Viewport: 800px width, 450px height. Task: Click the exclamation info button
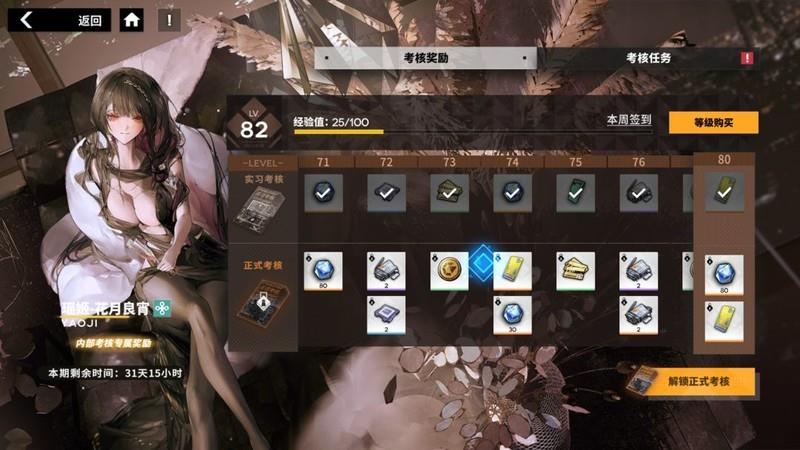[x=169, y=19]
